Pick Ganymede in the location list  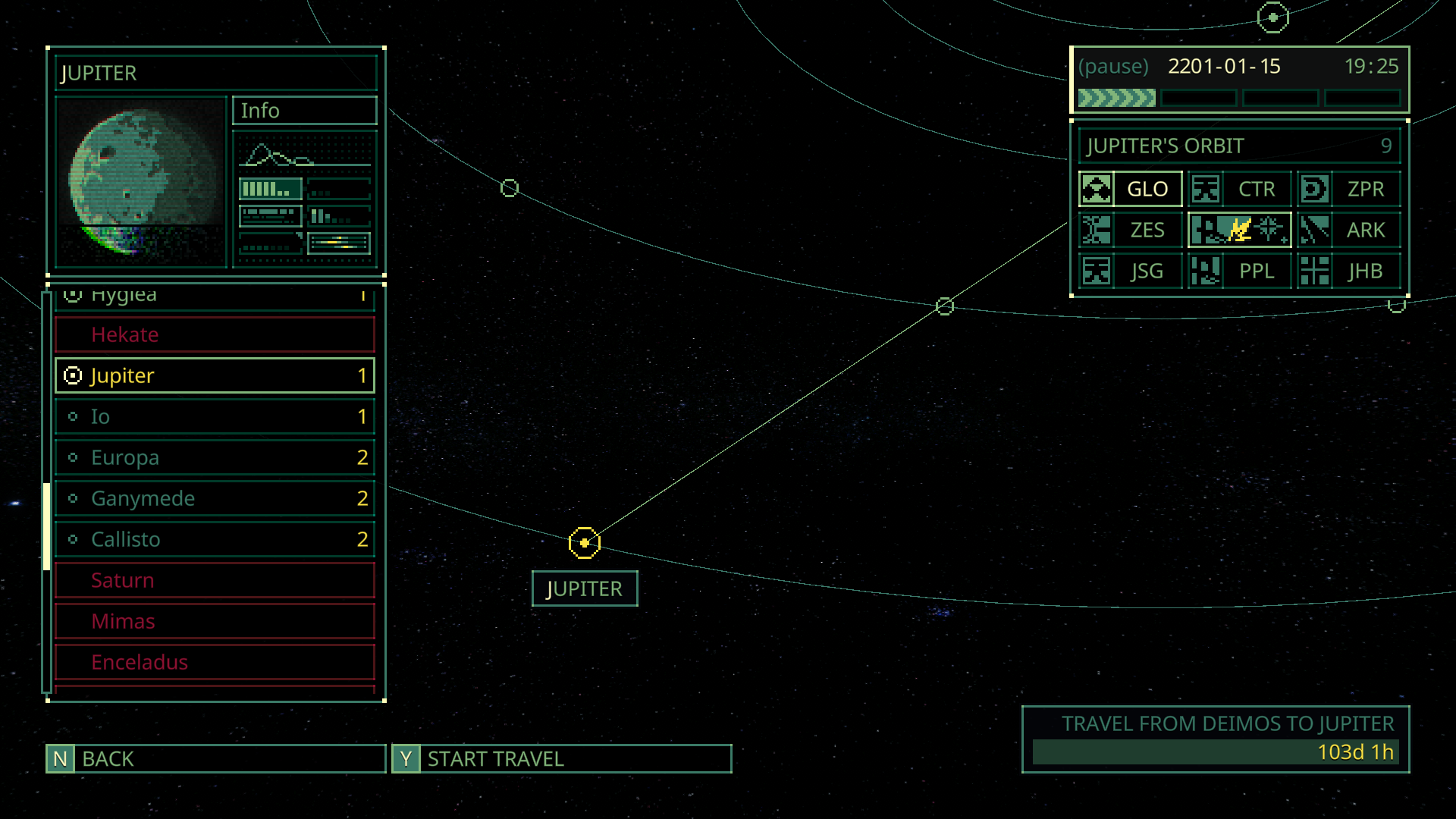point(215,499)
